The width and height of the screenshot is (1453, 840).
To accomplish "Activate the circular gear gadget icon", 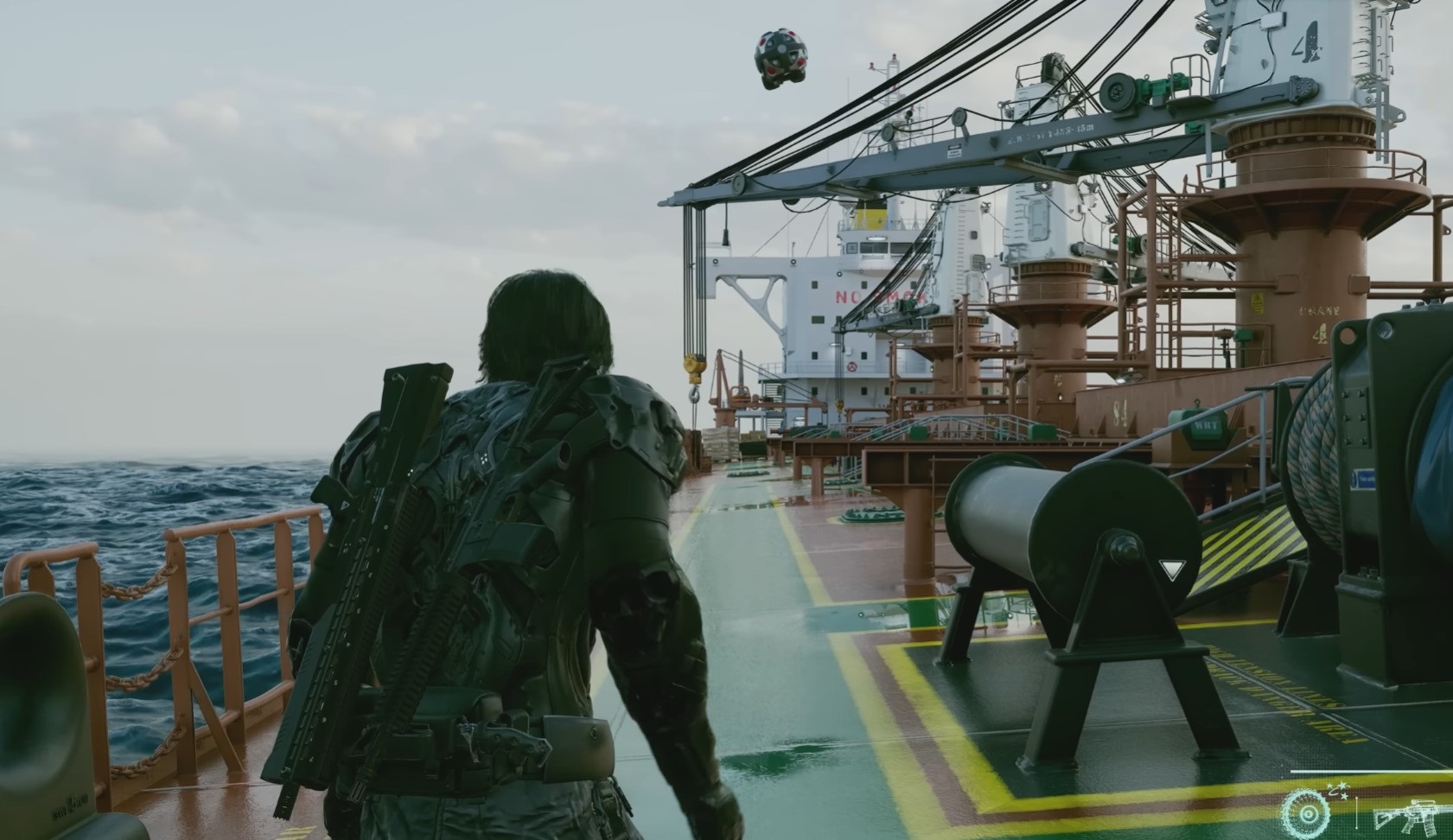I will pyautogui.click(x=1307, y=813).
